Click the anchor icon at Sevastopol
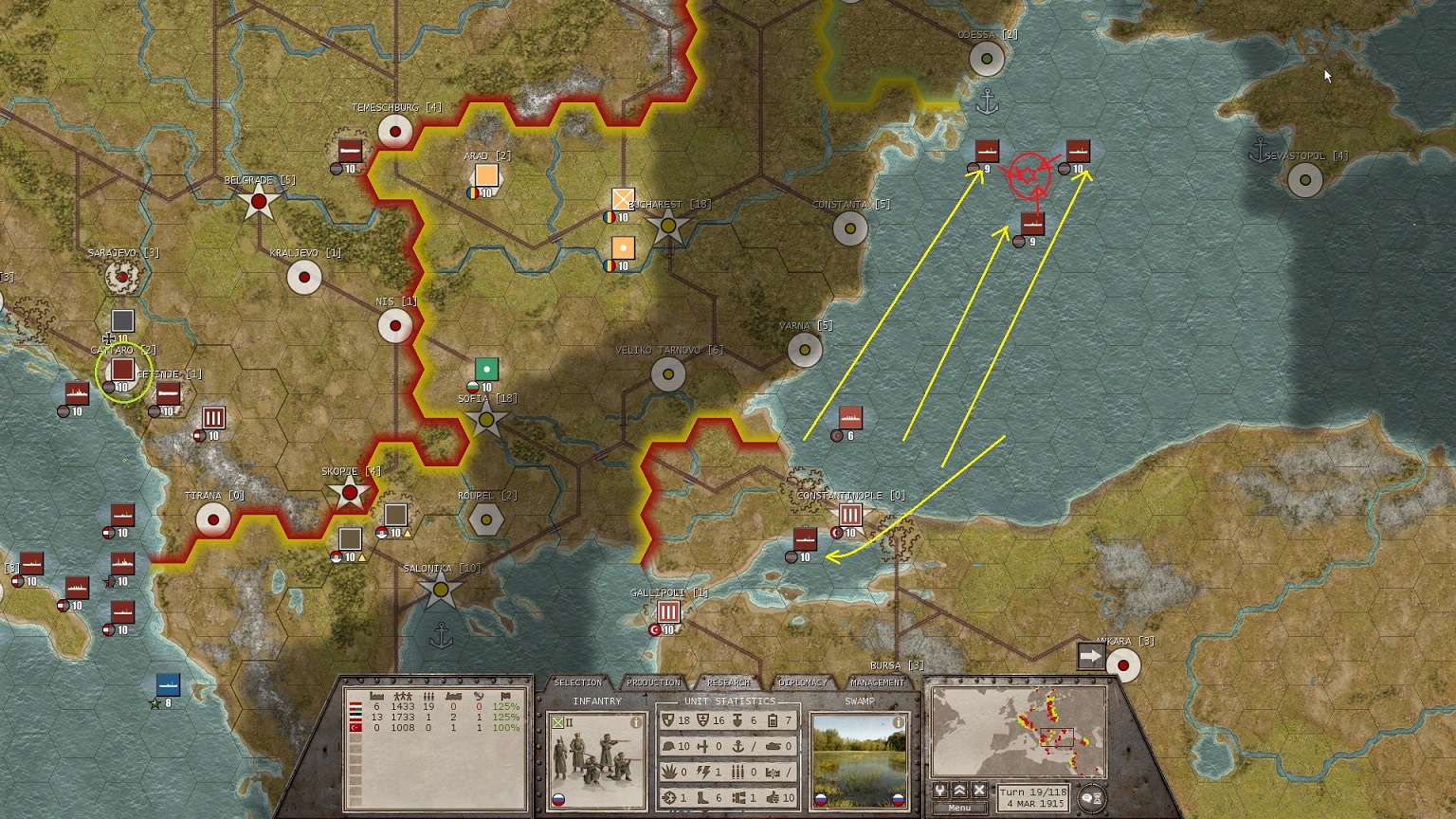This screenshot has width=1456, height=819. point(1258,149)
